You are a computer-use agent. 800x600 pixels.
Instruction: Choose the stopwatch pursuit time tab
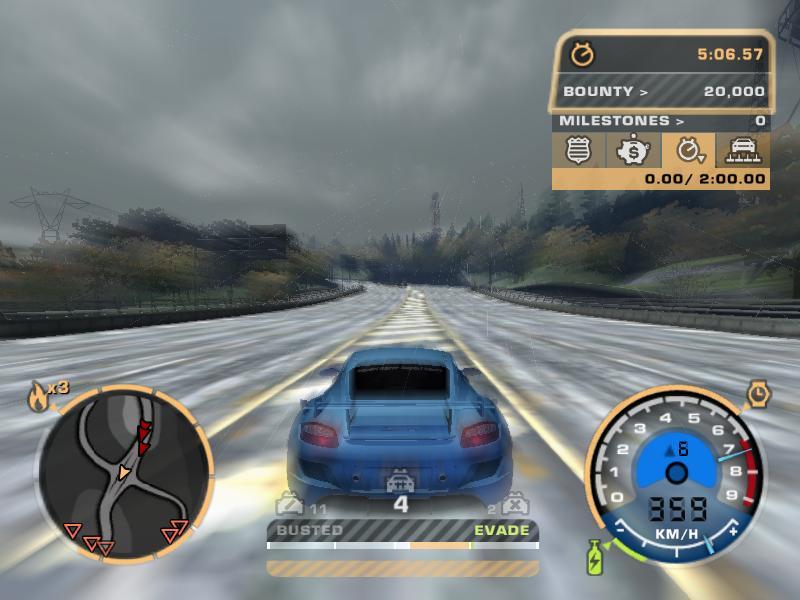point(688,151)
